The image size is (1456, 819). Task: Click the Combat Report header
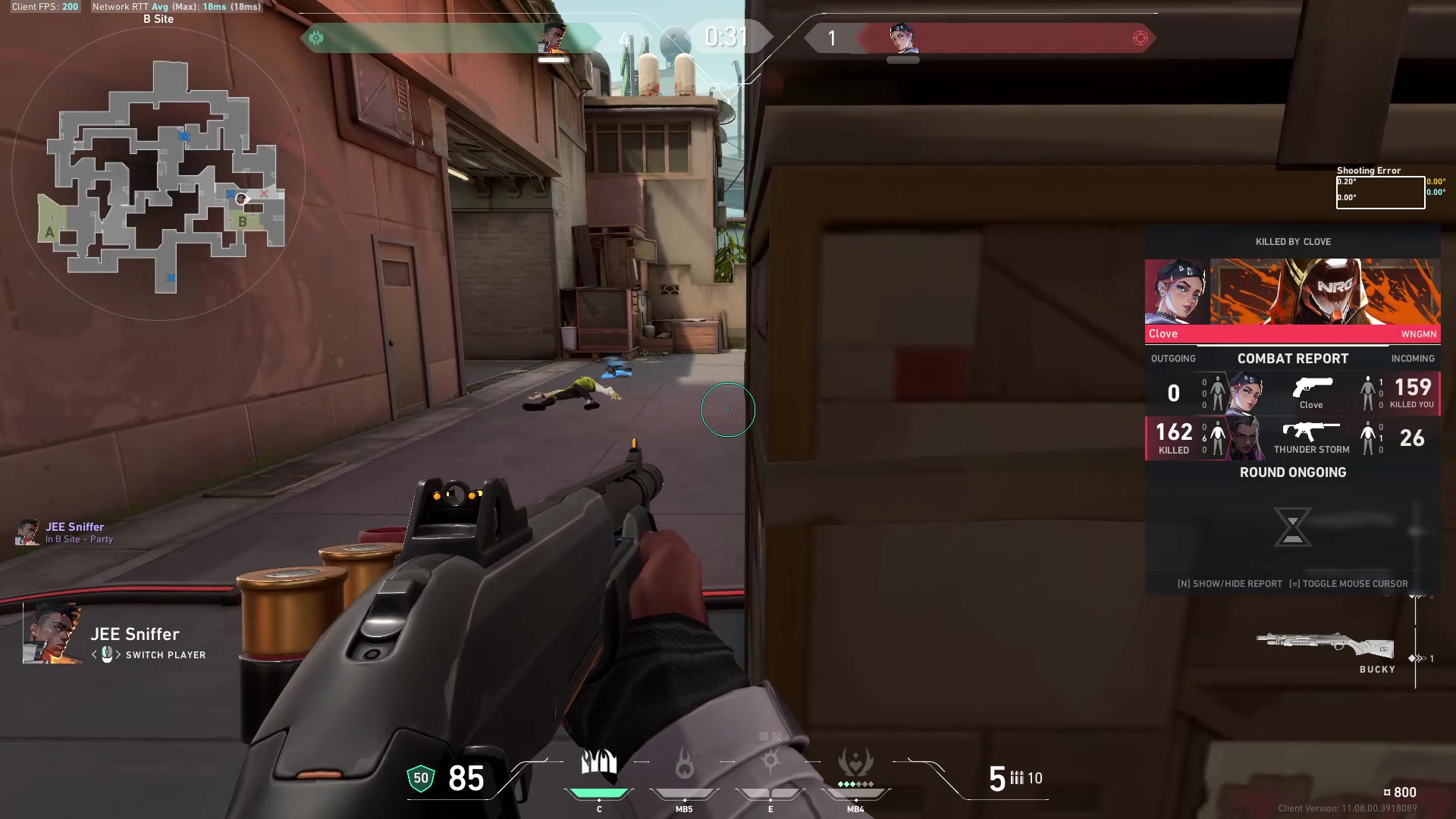click(x=1292, y=358)
